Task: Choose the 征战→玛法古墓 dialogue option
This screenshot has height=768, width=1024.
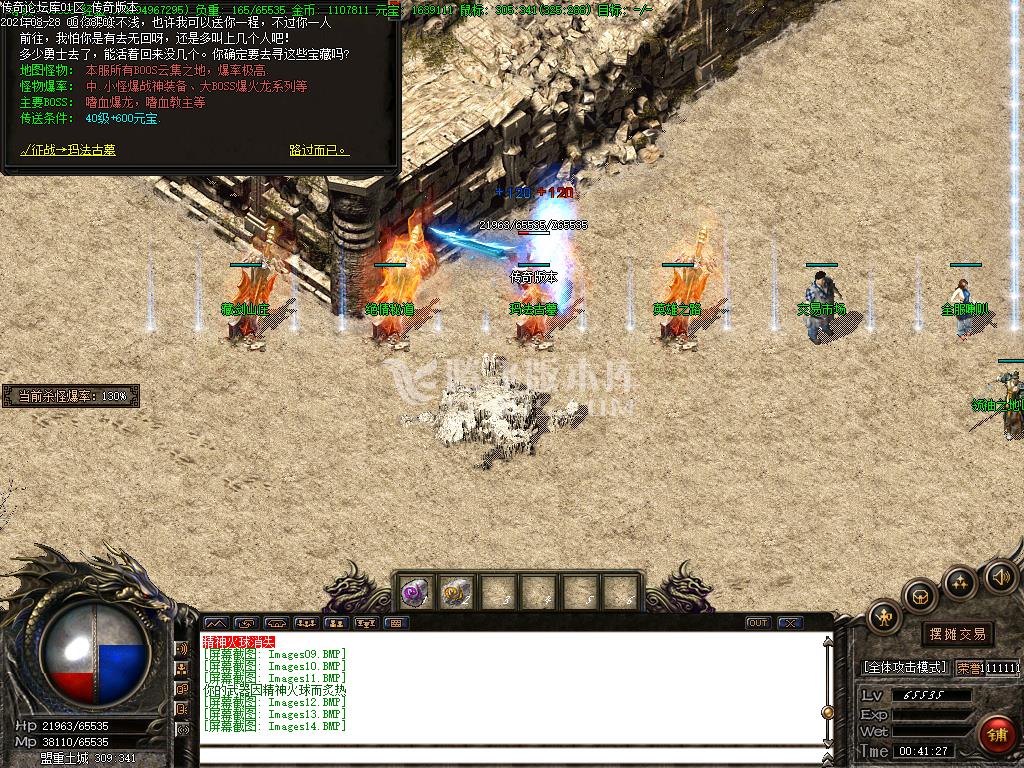Action: tap(68, 150)
